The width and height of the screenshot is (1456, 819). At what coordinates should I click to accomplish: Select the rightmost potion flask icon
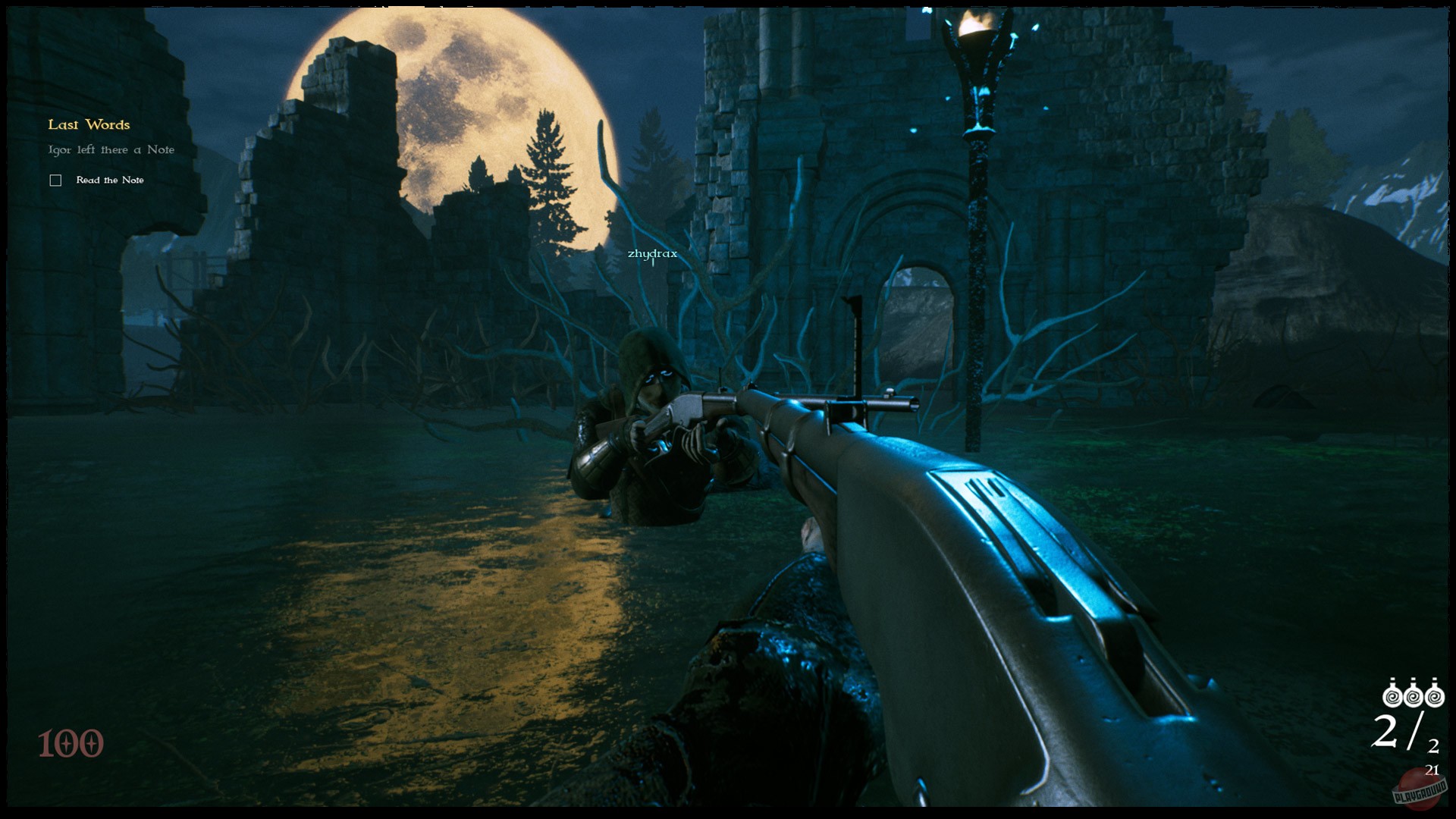coord(1435,695)
